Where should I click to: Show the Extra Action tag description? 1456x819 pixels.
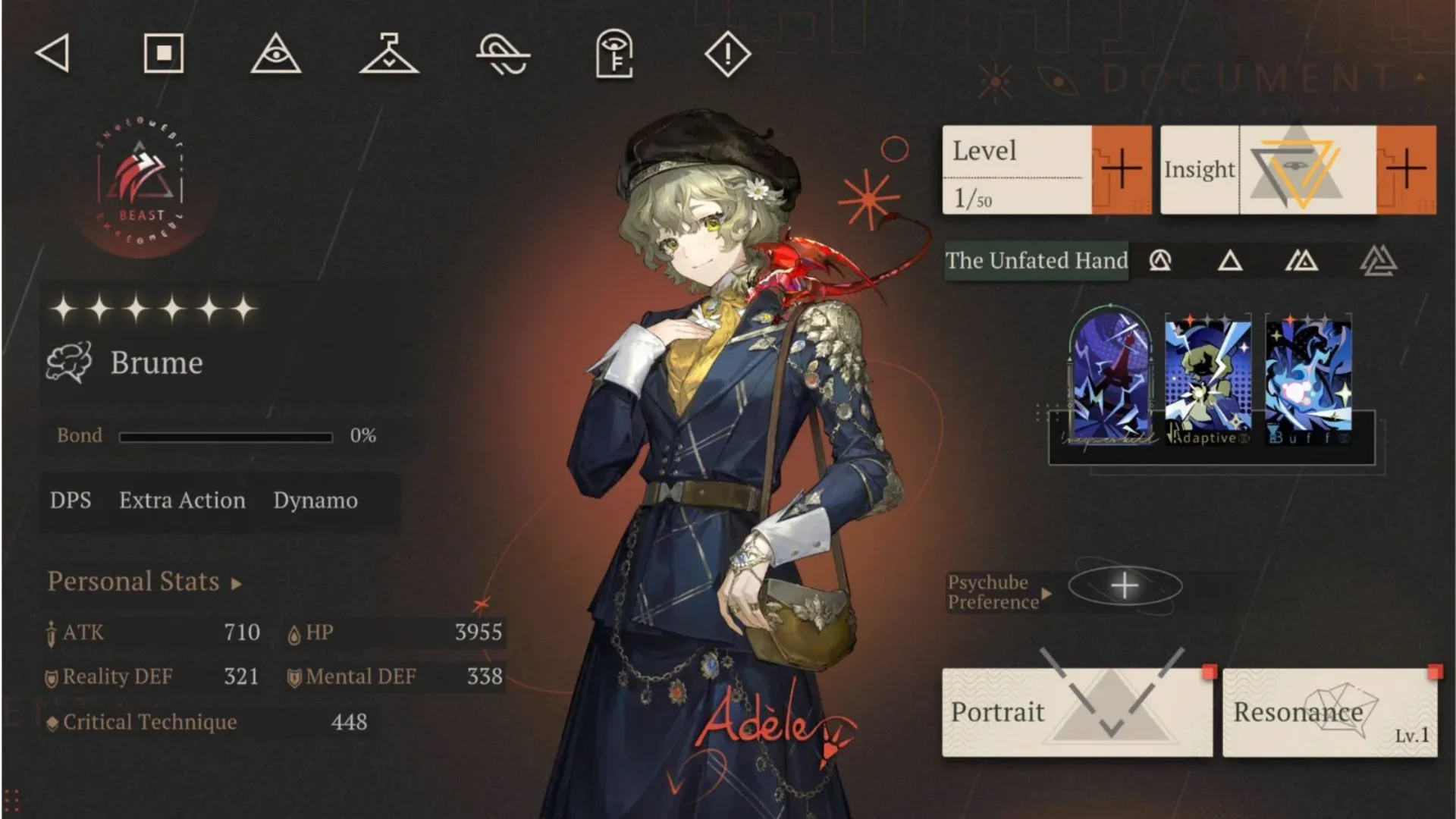tap(182, 500)
